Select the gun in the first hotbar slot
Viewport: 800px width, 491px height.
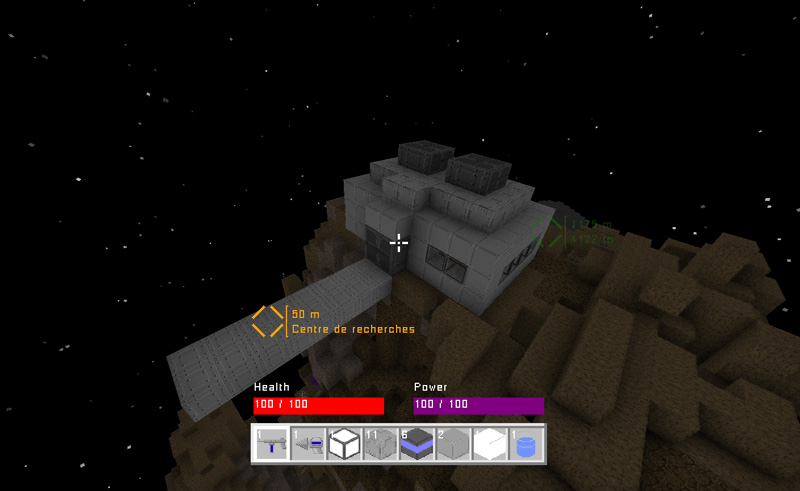pyautogui.click(x=272, y=443)
